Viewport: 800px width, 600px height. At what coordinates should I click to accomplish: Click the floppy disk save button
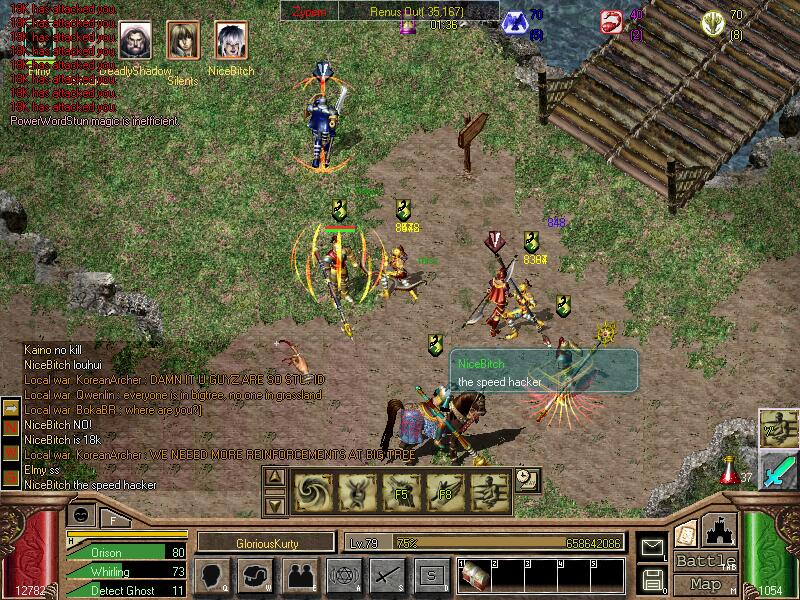(652, 579)
